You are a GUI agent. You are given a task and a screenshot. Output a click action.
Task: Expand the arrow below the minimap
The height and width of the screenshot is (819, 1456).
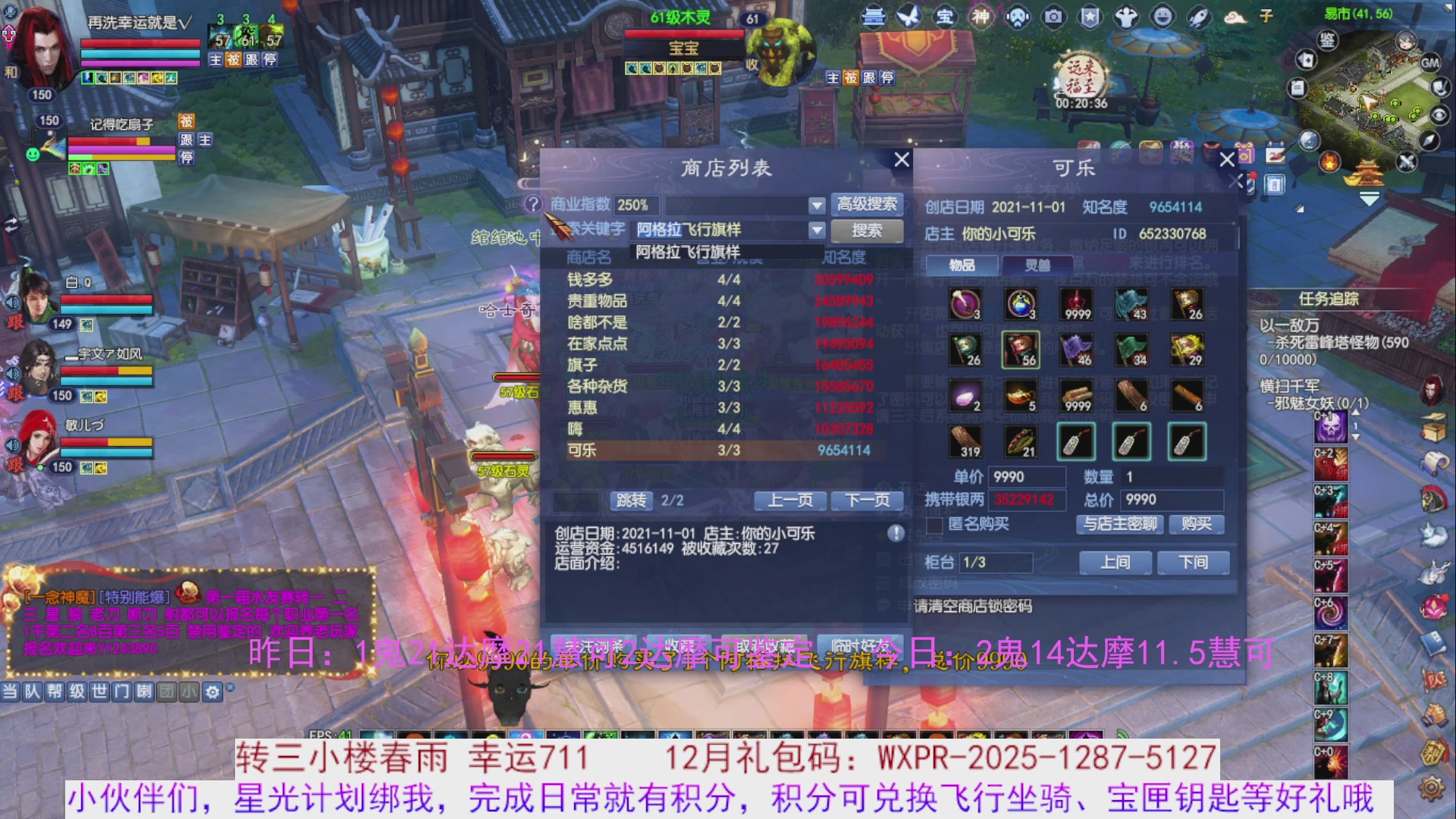coord(1370,199)
